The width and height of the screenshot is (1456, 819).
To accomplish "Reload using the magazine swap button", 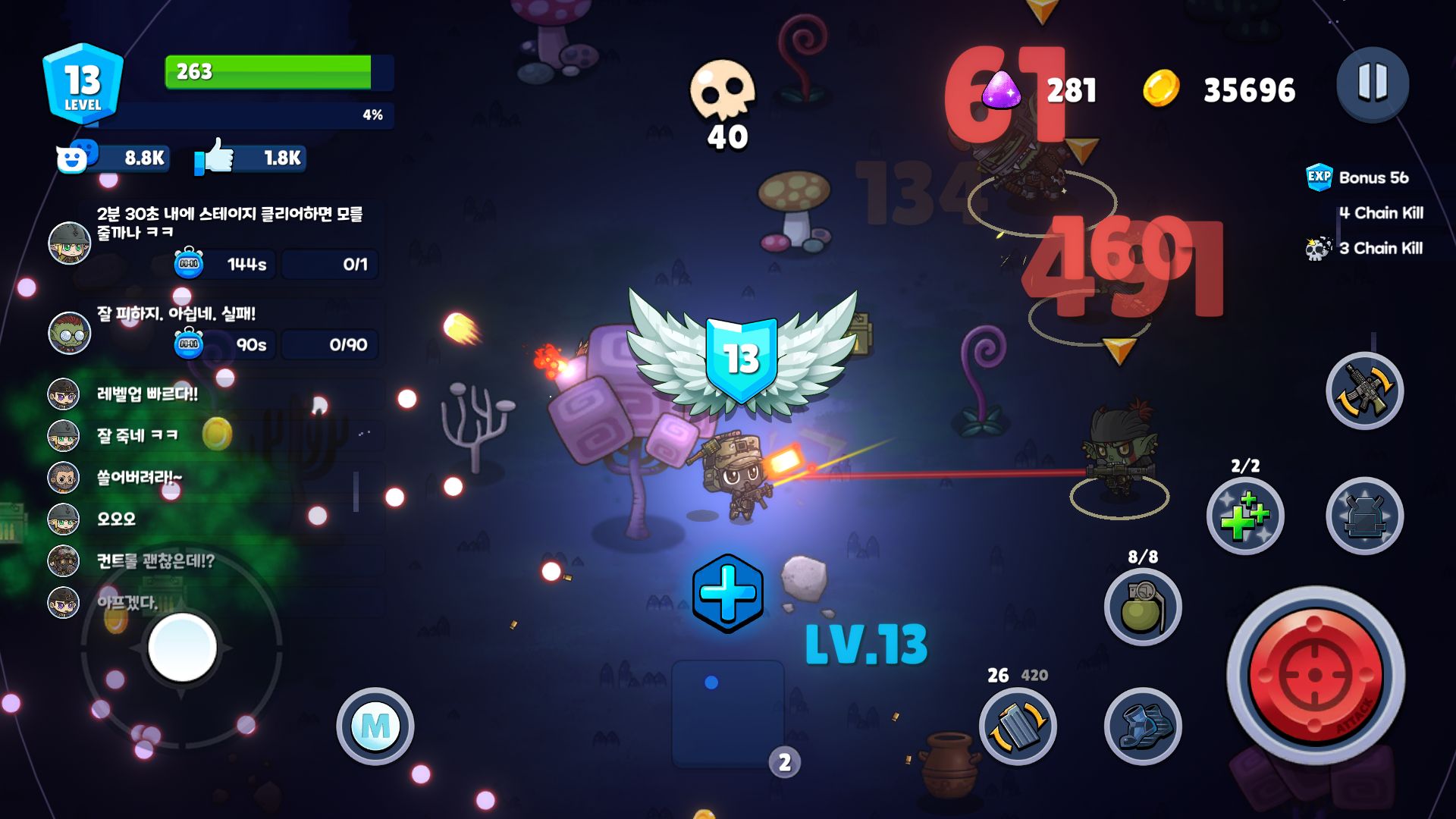I will coord(1018,726).
